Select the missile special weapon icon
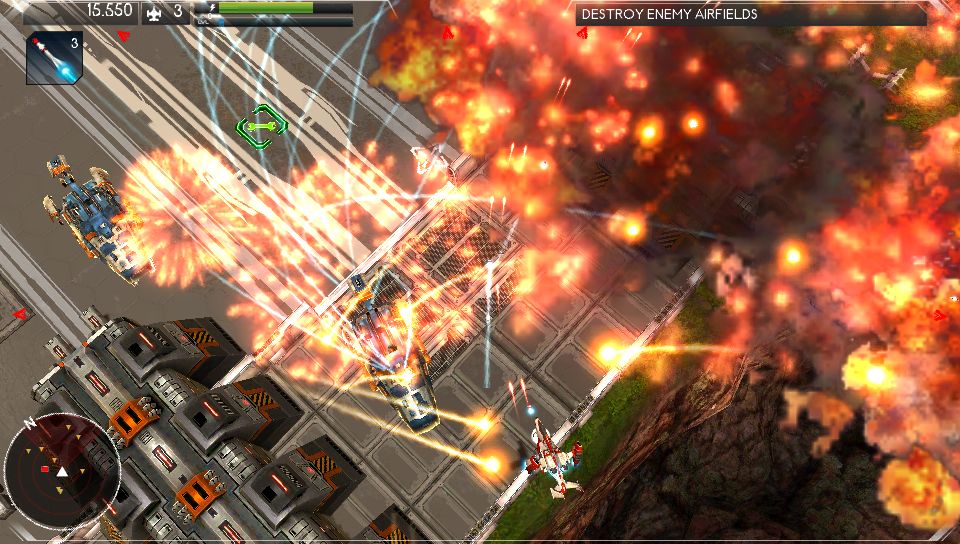The height and width of the screenshot is (544, 960). pyautogui.click(x=53, y=58)
